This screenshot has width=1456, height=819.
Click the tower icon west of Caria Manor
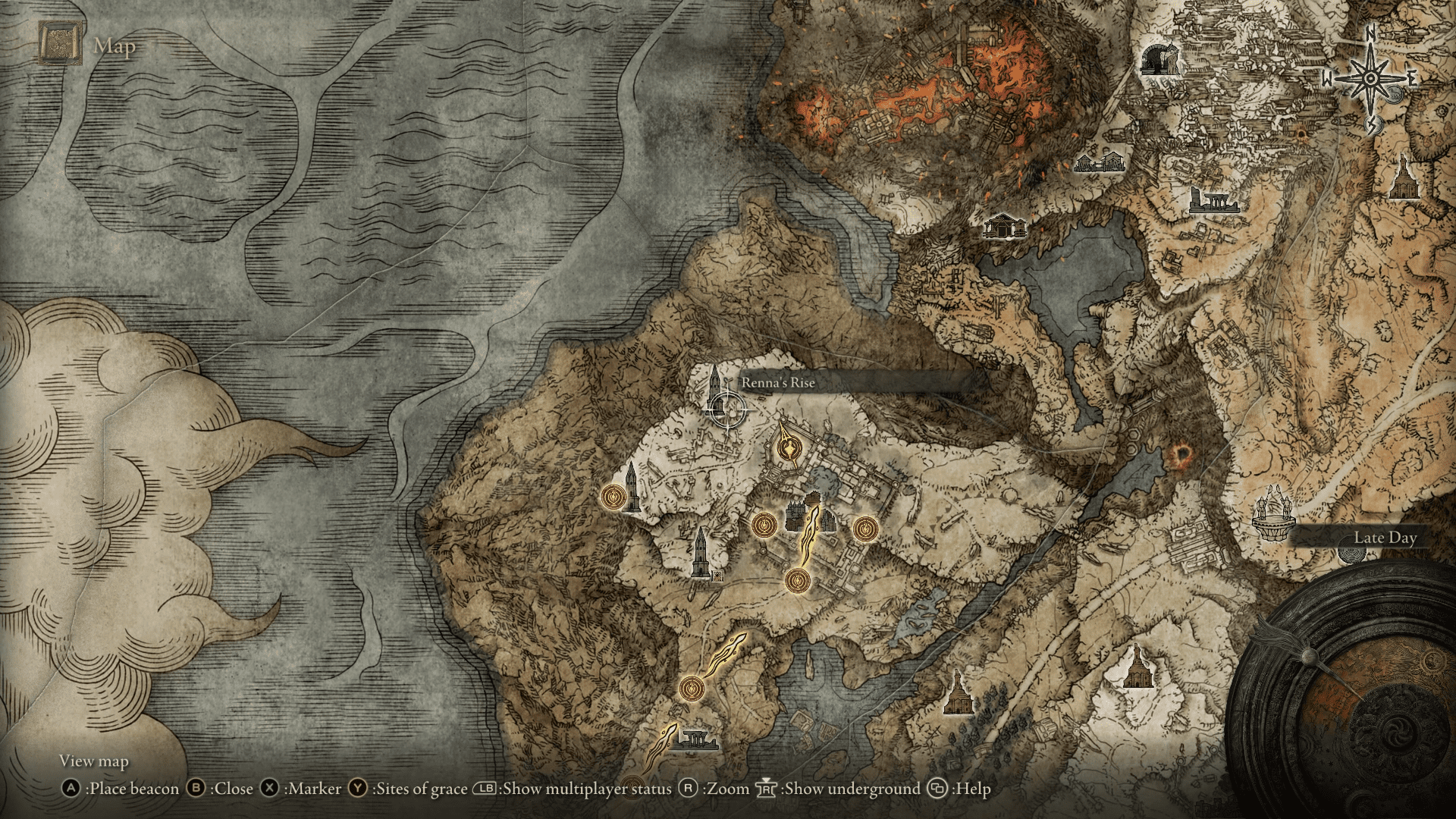632,488
